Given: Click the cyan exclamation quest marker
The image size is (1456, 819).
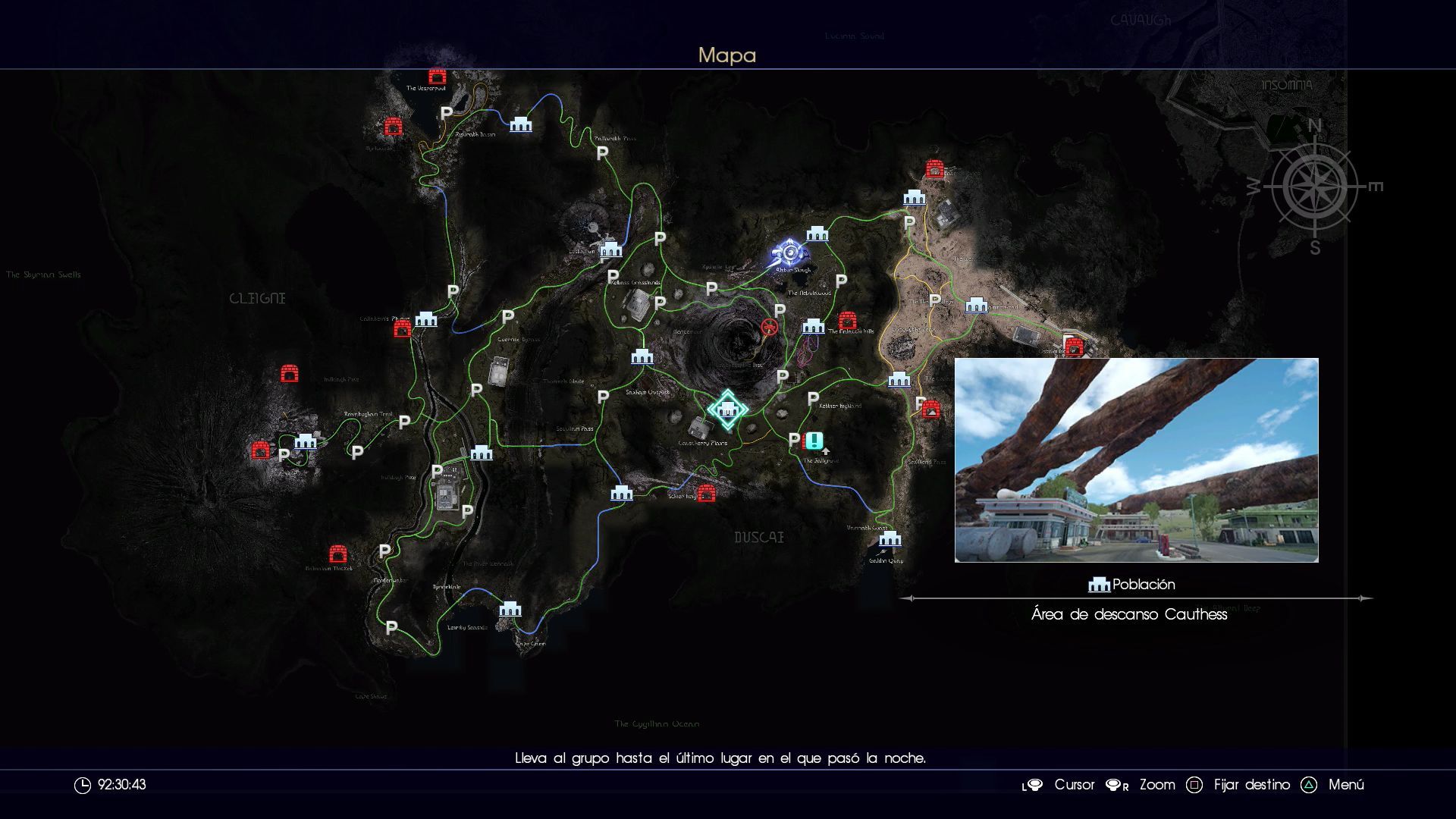Looking at the screenshot, I should (x=814, y=441).
